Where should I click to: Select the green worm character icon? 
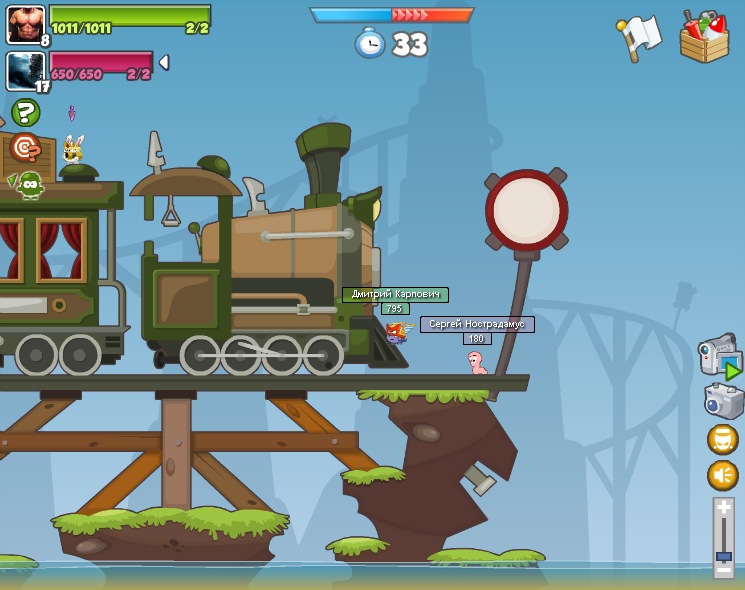29,185
